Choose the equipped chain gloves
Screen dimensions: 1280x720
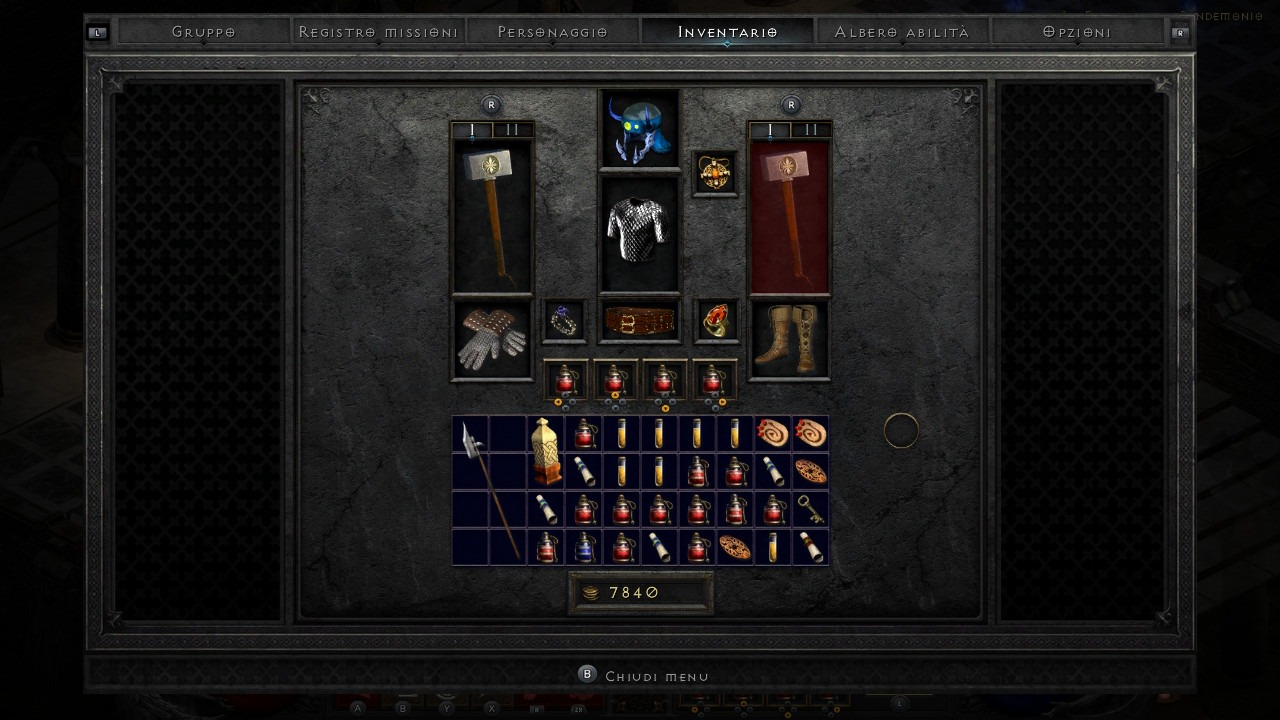[492, 338]
